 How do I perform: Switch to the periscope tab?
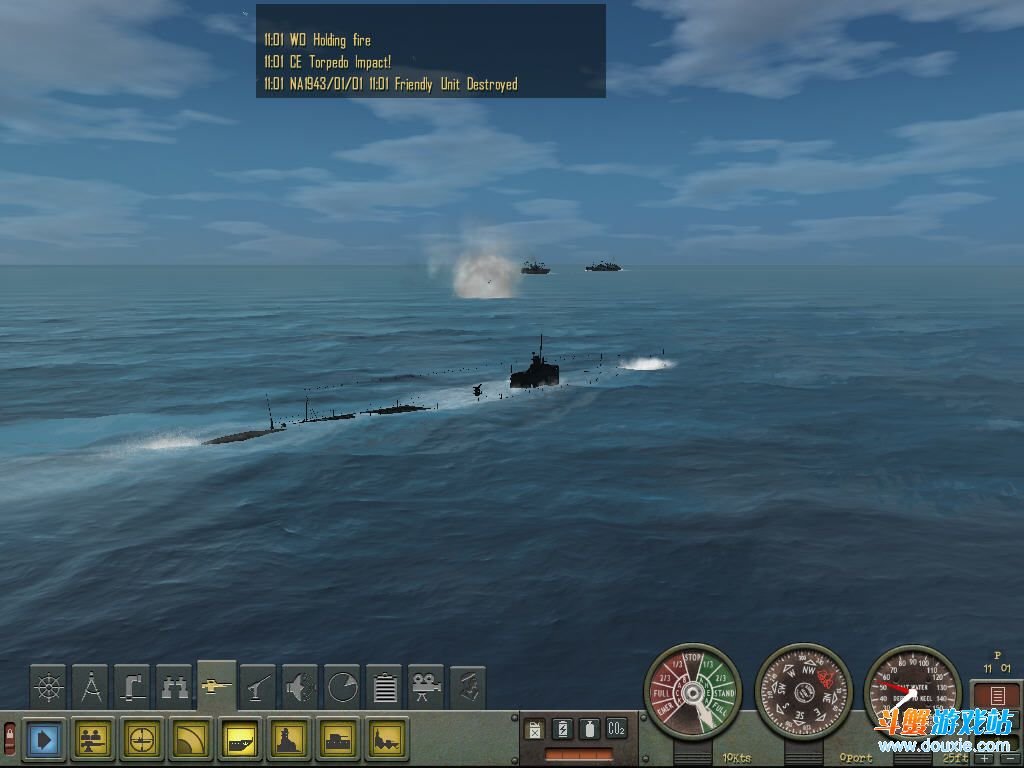tap(132, 687)
